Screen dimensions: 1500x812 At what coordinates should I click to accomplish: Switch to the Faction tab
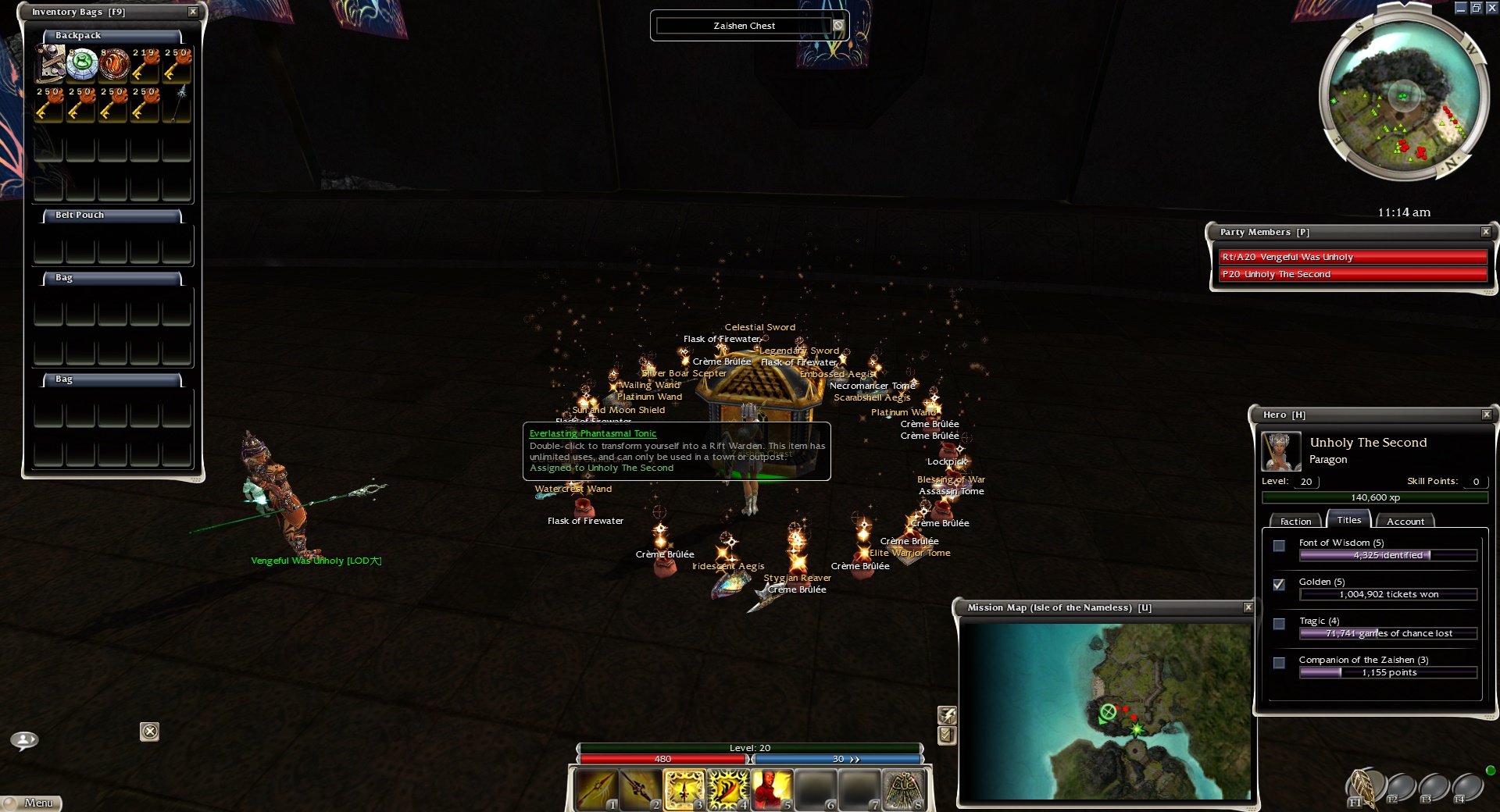coord(1295,521)
